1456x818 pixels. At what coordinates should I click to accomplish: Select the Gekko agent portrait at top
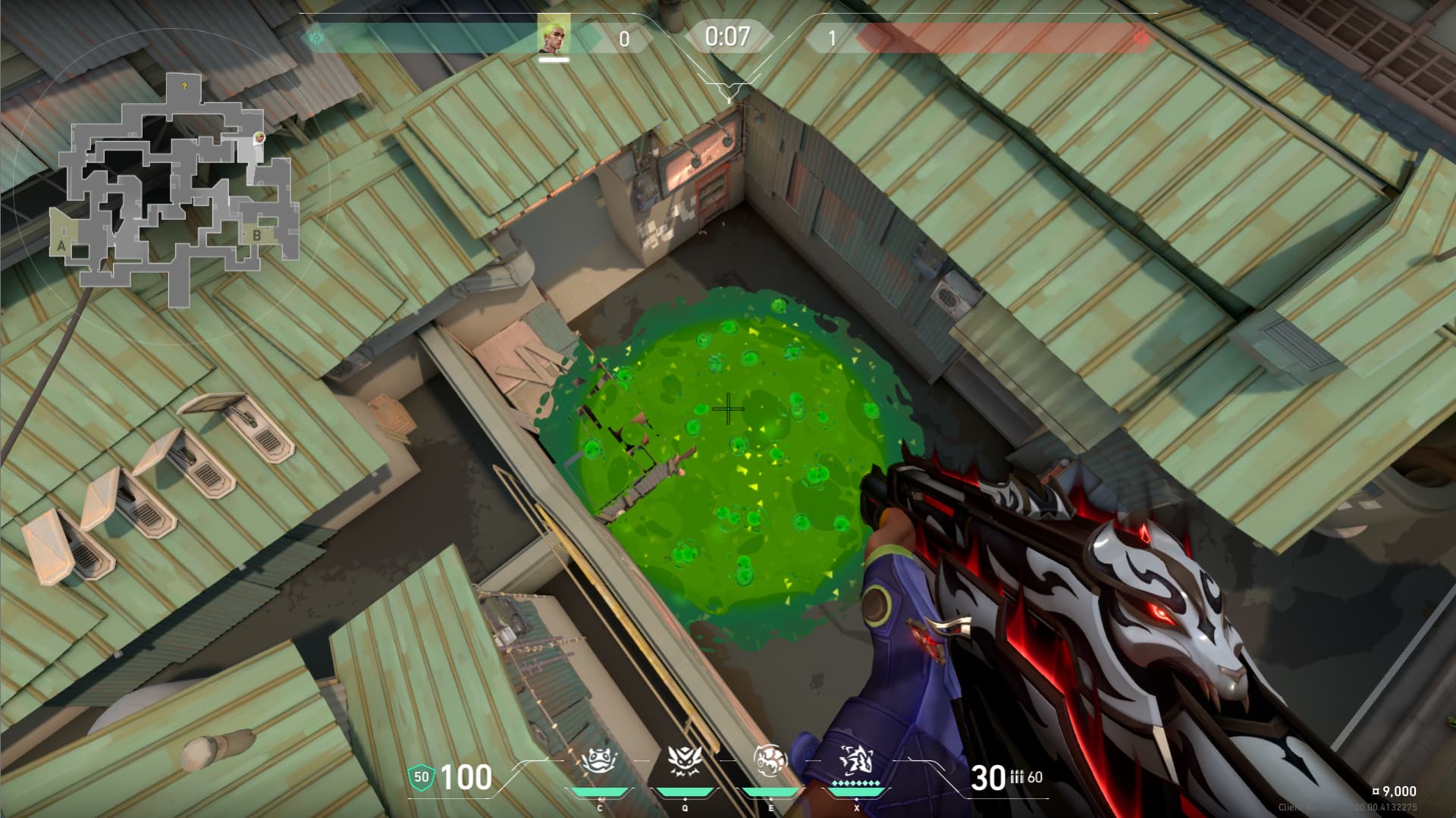click(554, 36)
